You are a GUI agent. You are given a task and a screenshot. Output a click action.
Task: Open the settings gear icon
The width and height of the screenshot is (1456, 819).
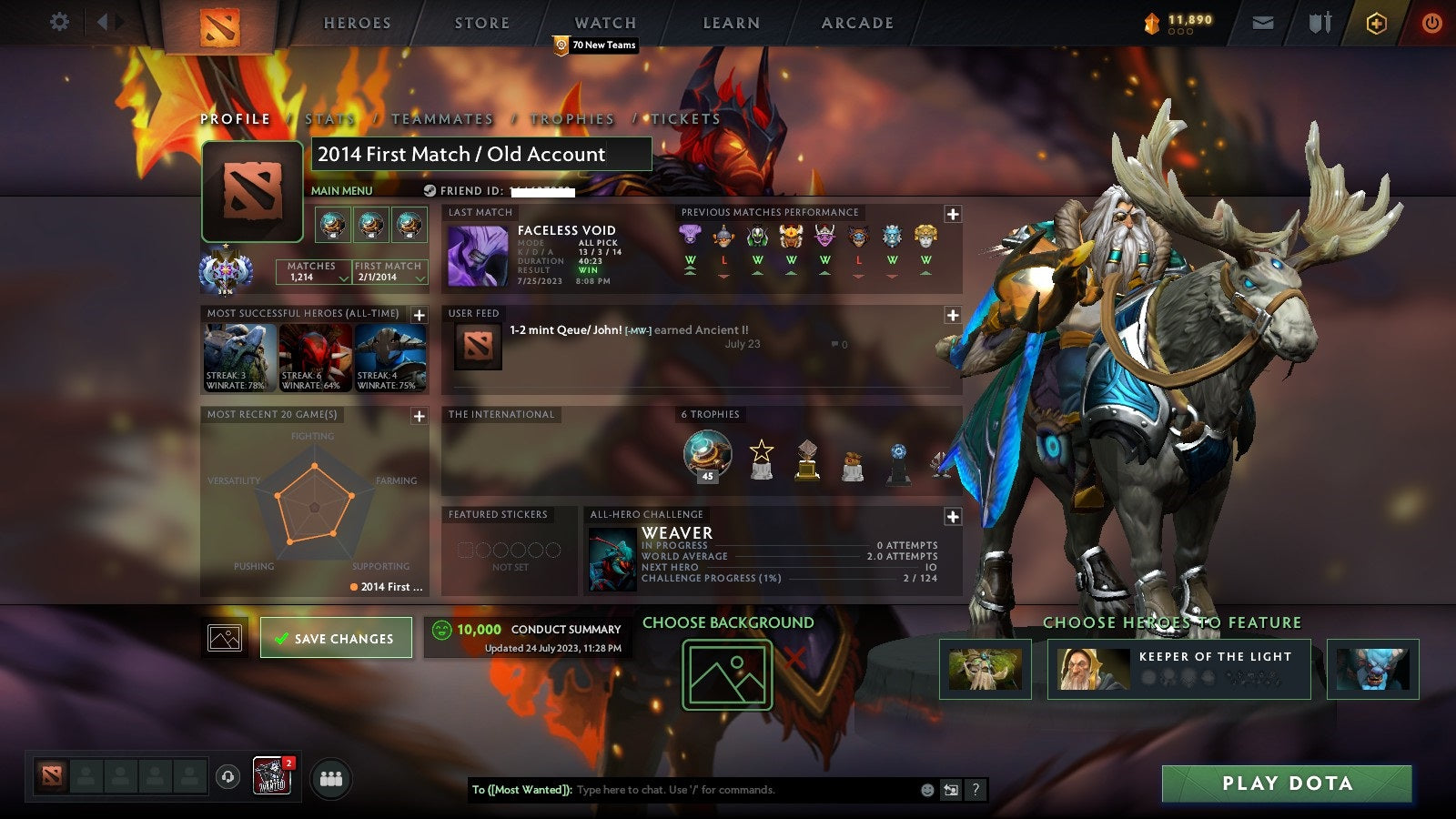[x=60, y=22]
